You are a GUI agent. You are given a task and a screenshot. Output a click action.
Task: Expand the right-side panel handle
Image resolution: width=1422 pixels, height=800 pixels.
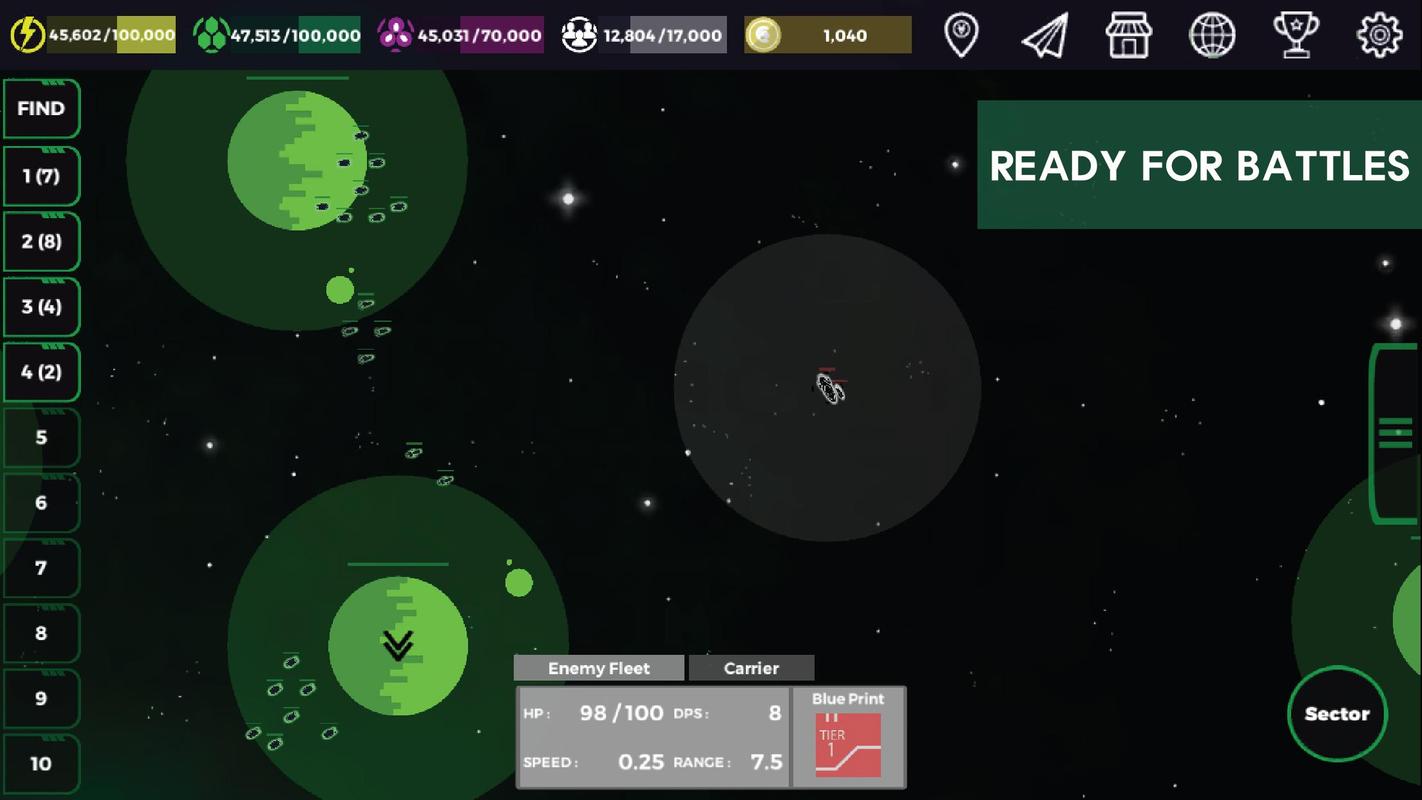[x=1395, y=433]
